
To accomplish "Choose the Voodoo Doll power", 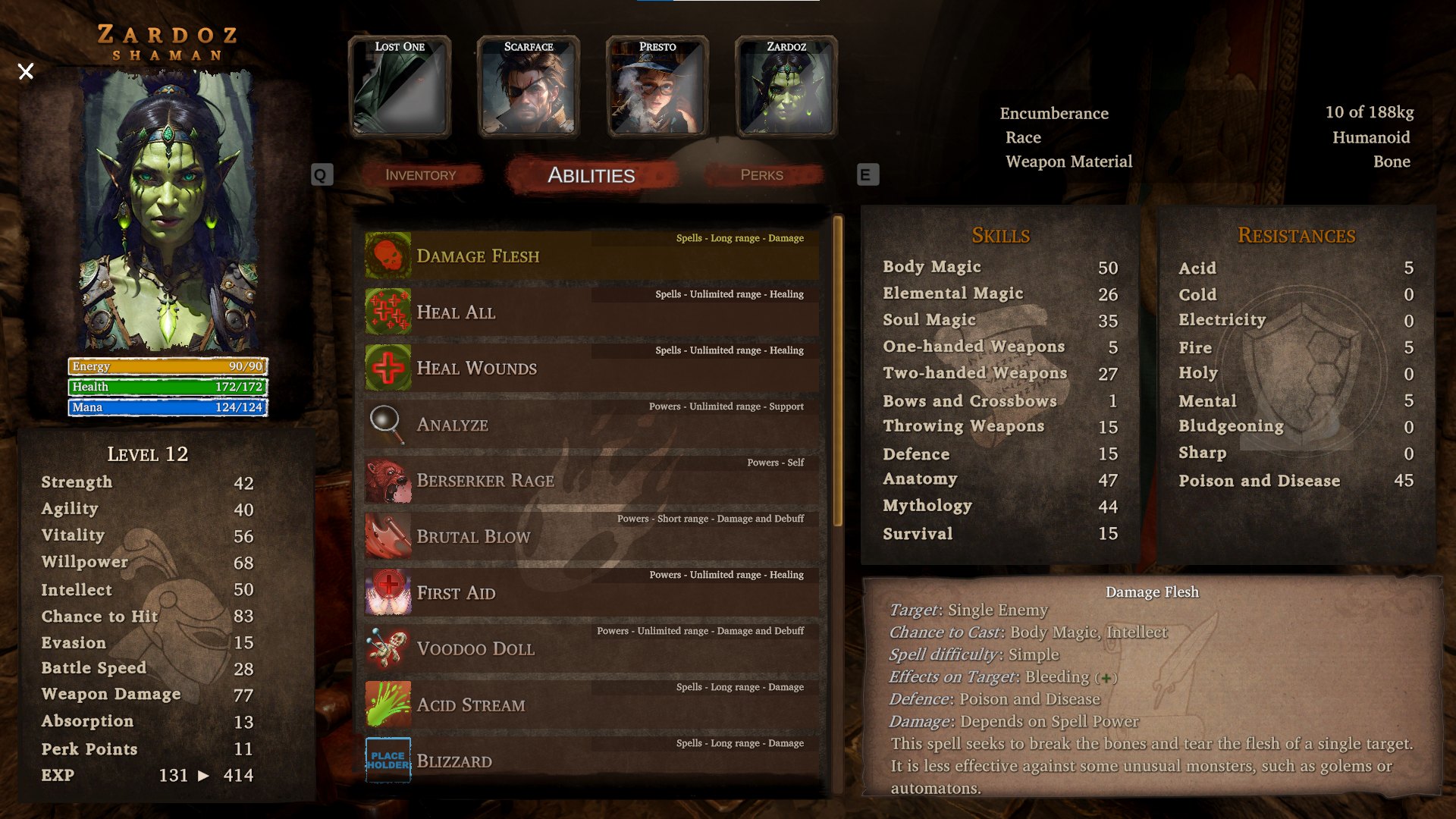I will point(591,648).
